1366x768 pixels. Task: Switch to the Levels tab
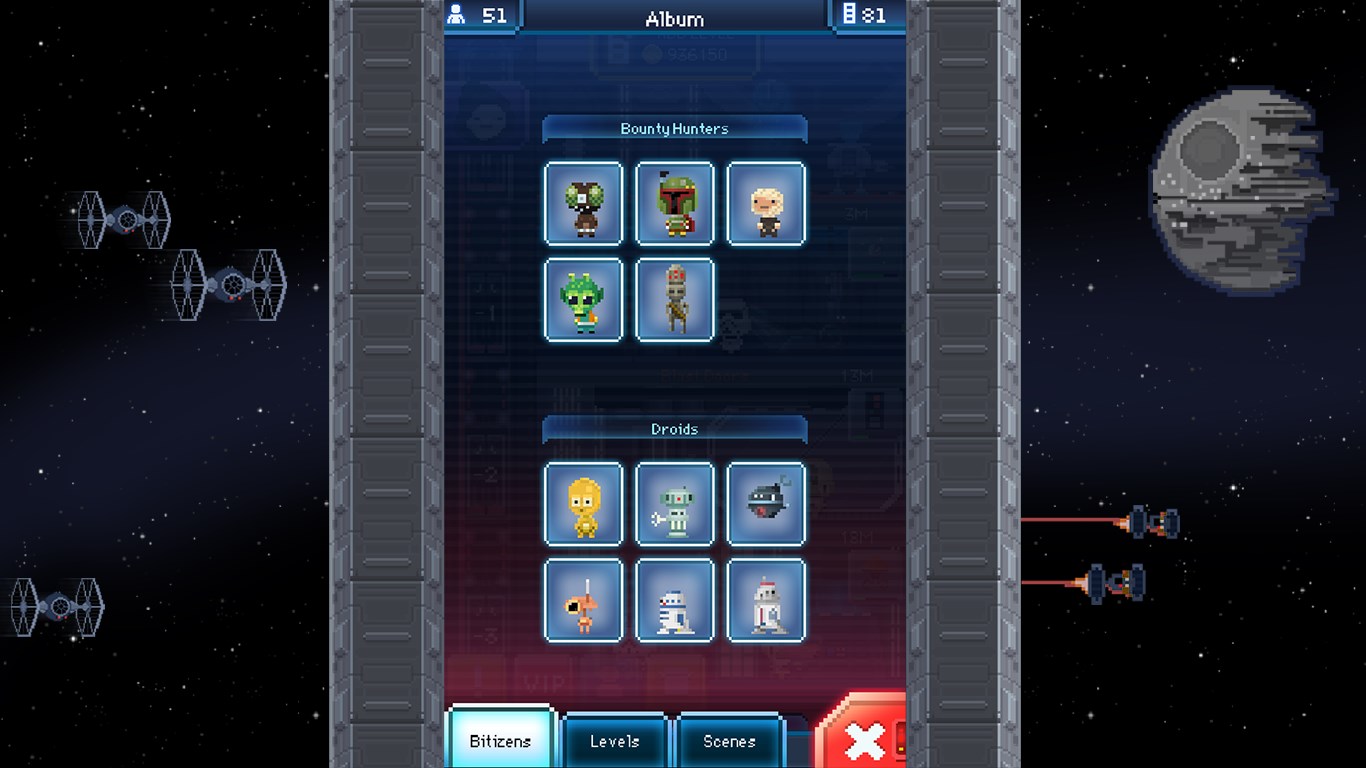pos(614,742)
